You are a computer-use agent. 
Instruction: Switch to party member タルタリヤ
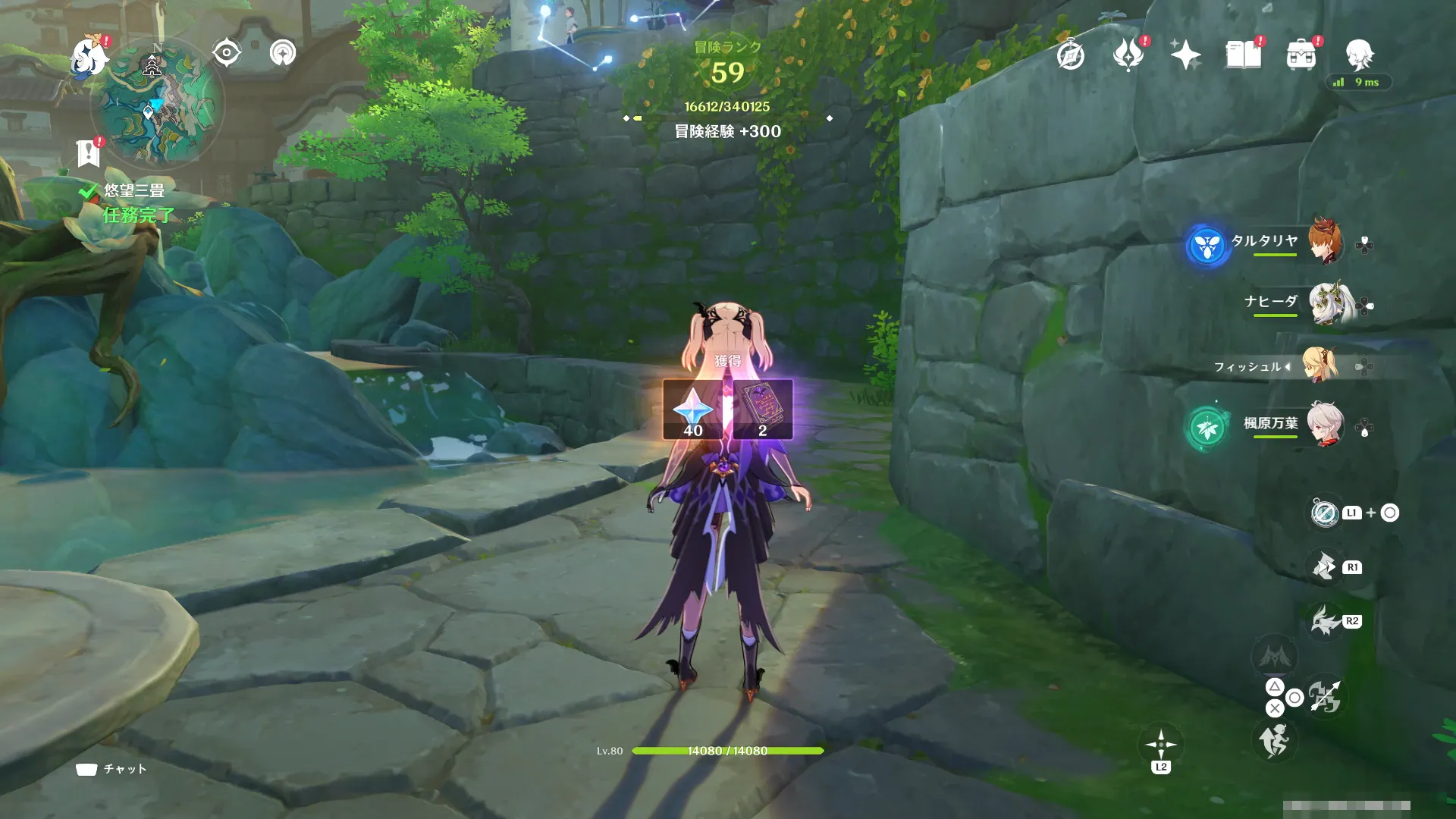pyautogui.click(x=1323, y=242)
